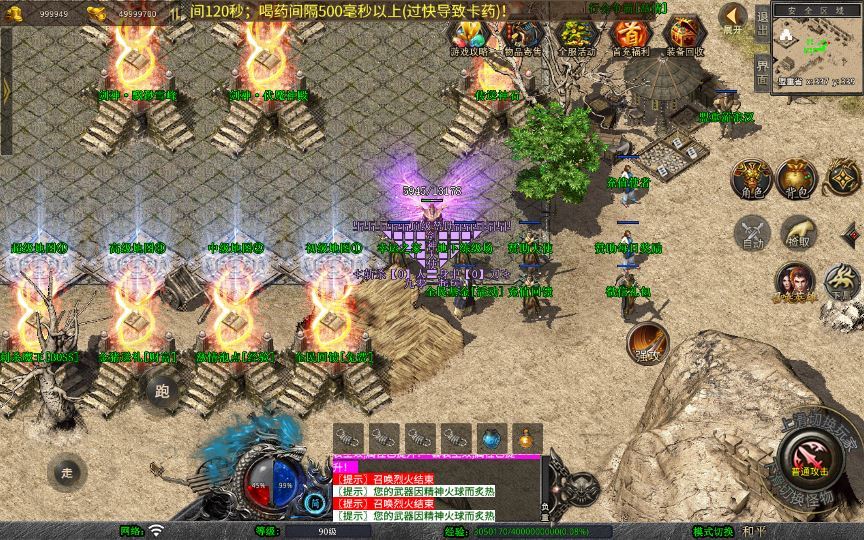Toggle 自动 auto-combat
This screenshot has width=864, height=540.
pyautogui.click(x=751, y=233)
